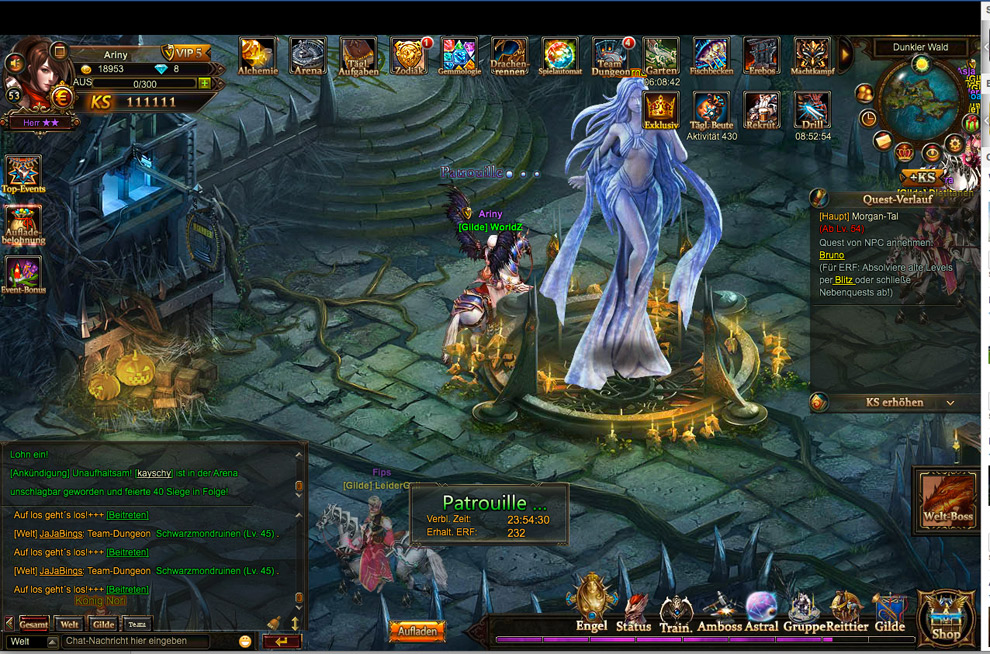The height and width of the screenshot is (654, 990).
Task: Open the Exklusiv crown icon
Action: tap(661, 109)
